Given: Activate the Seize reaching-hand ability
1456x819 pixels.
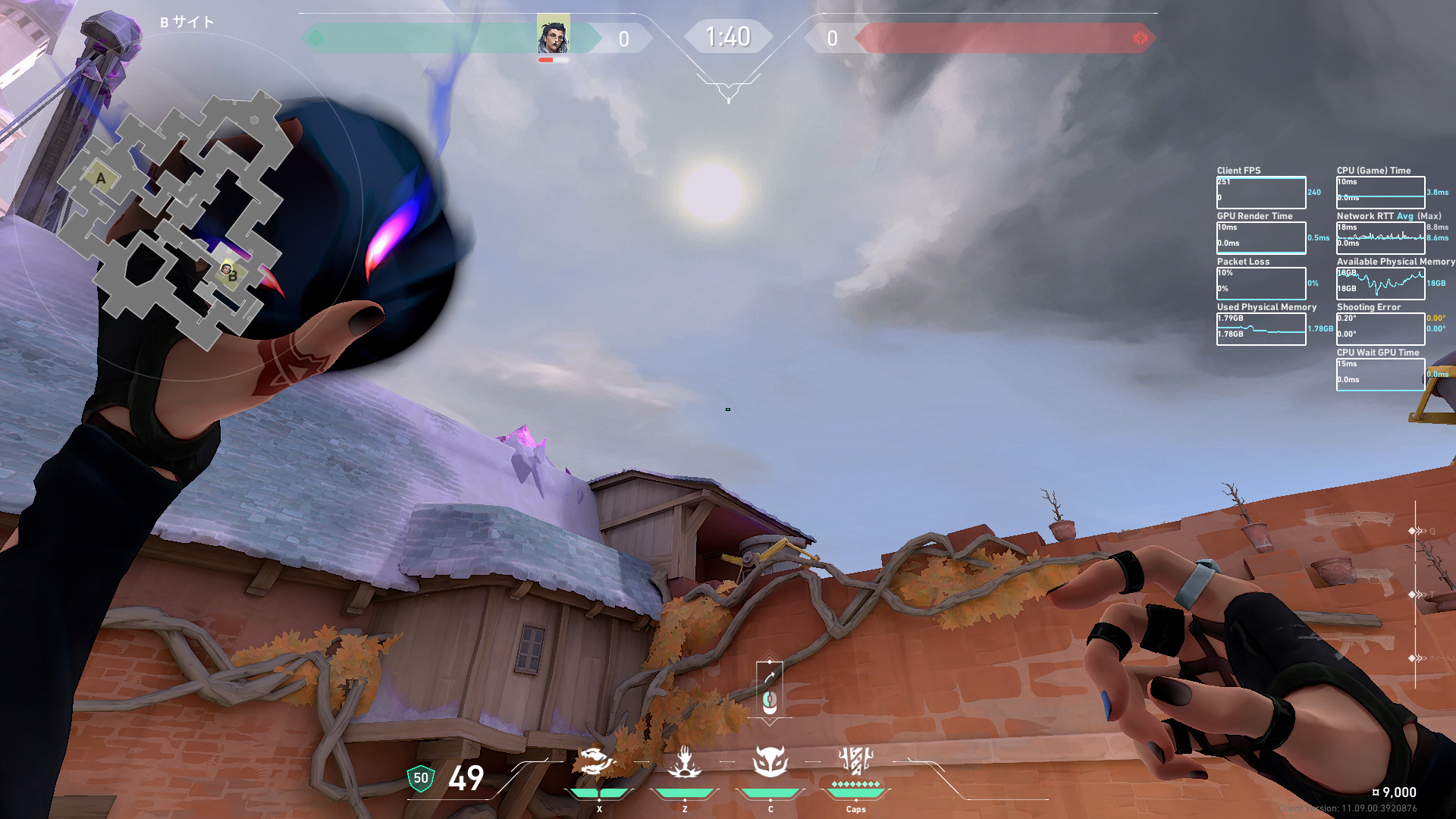Looking at the screenshot, I should (x=684, y=762).
